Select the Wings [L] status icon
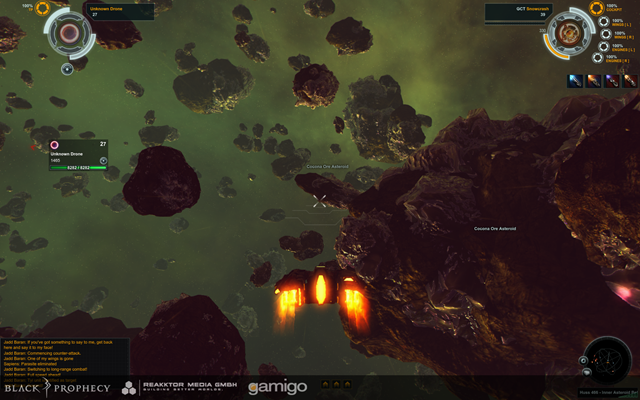The width and height of the screenshot is (640, 400). pos(604,21)
